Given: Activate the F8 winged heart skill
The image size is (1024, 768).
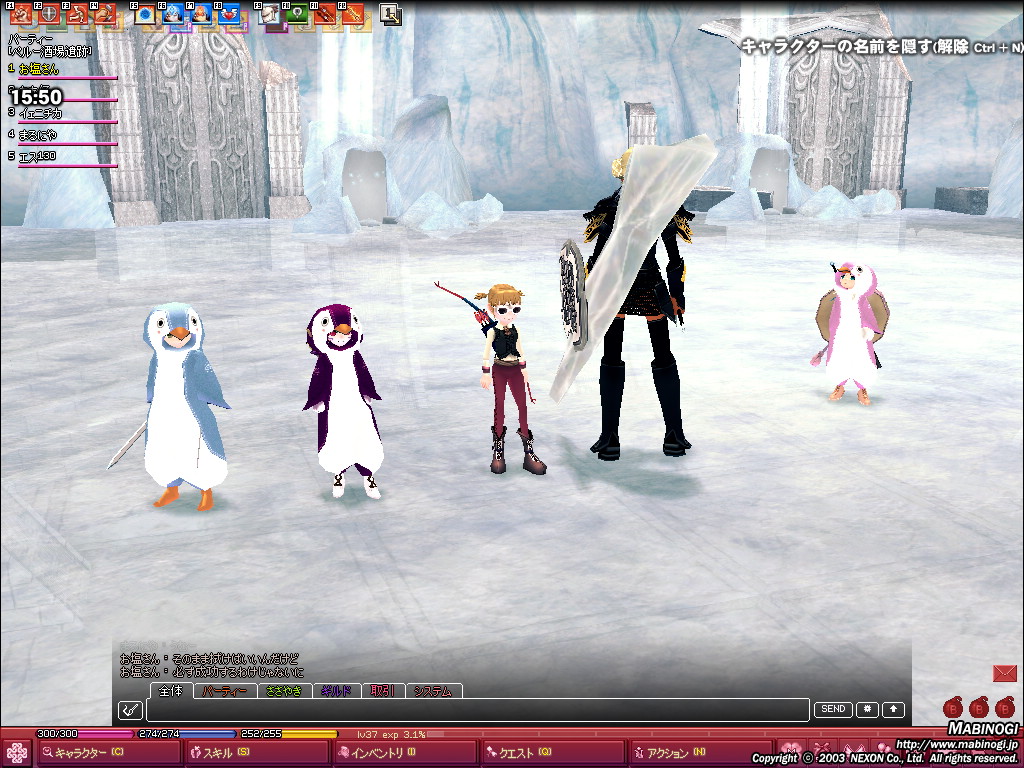Looking at the screenshot, I should [228, 14].
